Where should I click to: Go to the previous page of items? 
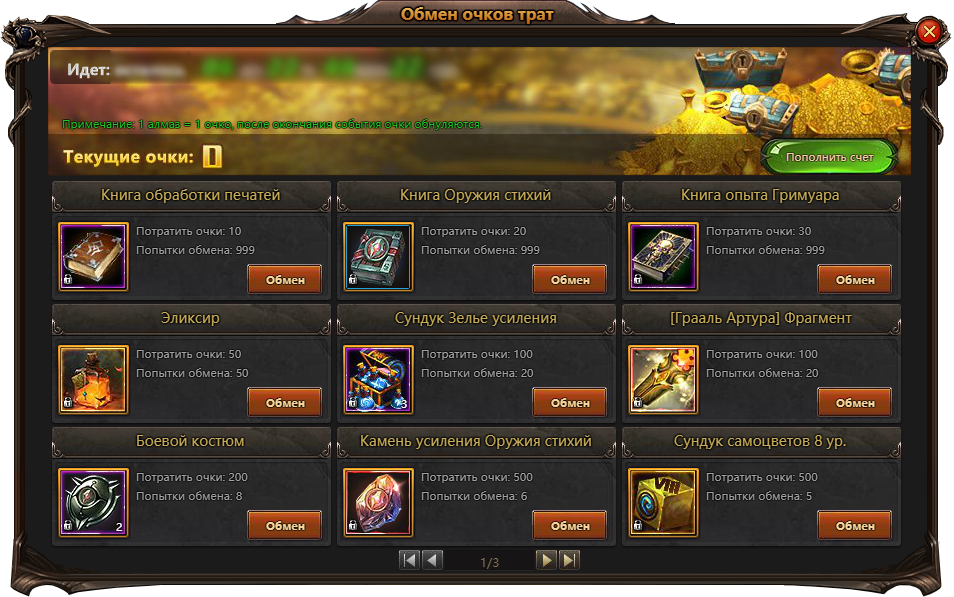[433, 560]
